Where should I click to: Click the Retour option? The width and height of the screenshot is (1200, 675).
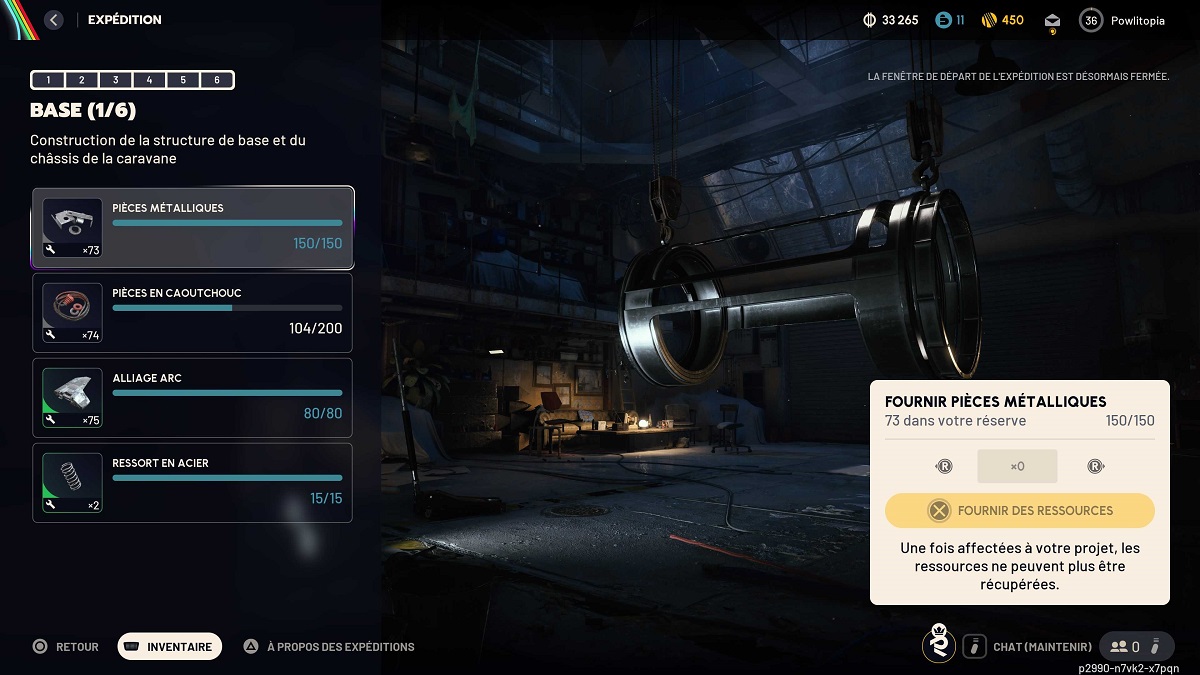(x=66, y=647)
